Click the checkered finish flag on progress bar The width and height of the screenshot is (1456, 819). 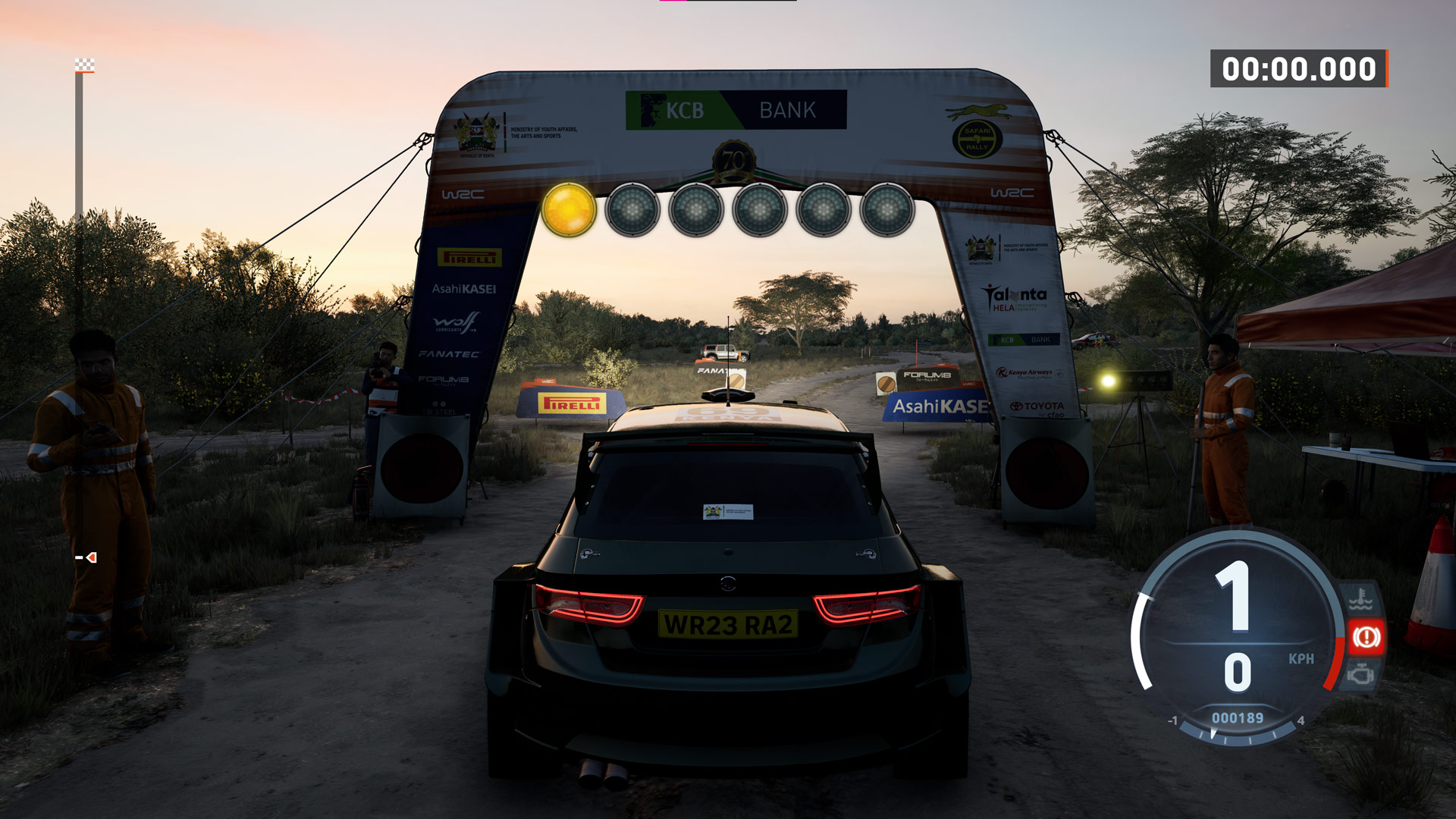(x=85, y=65)
